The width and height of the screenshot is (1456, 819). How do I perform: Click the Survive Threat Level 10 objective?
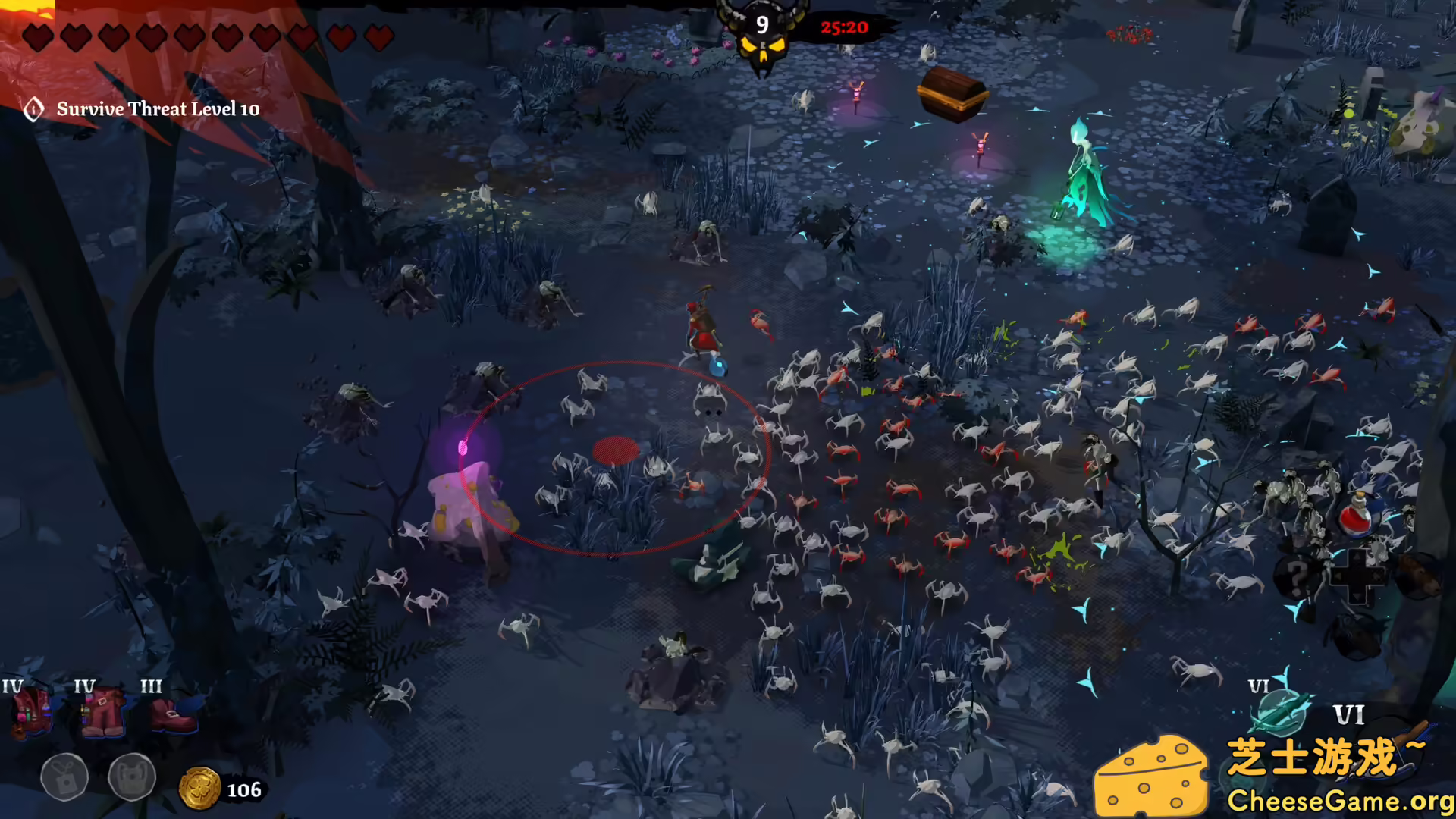158,109
